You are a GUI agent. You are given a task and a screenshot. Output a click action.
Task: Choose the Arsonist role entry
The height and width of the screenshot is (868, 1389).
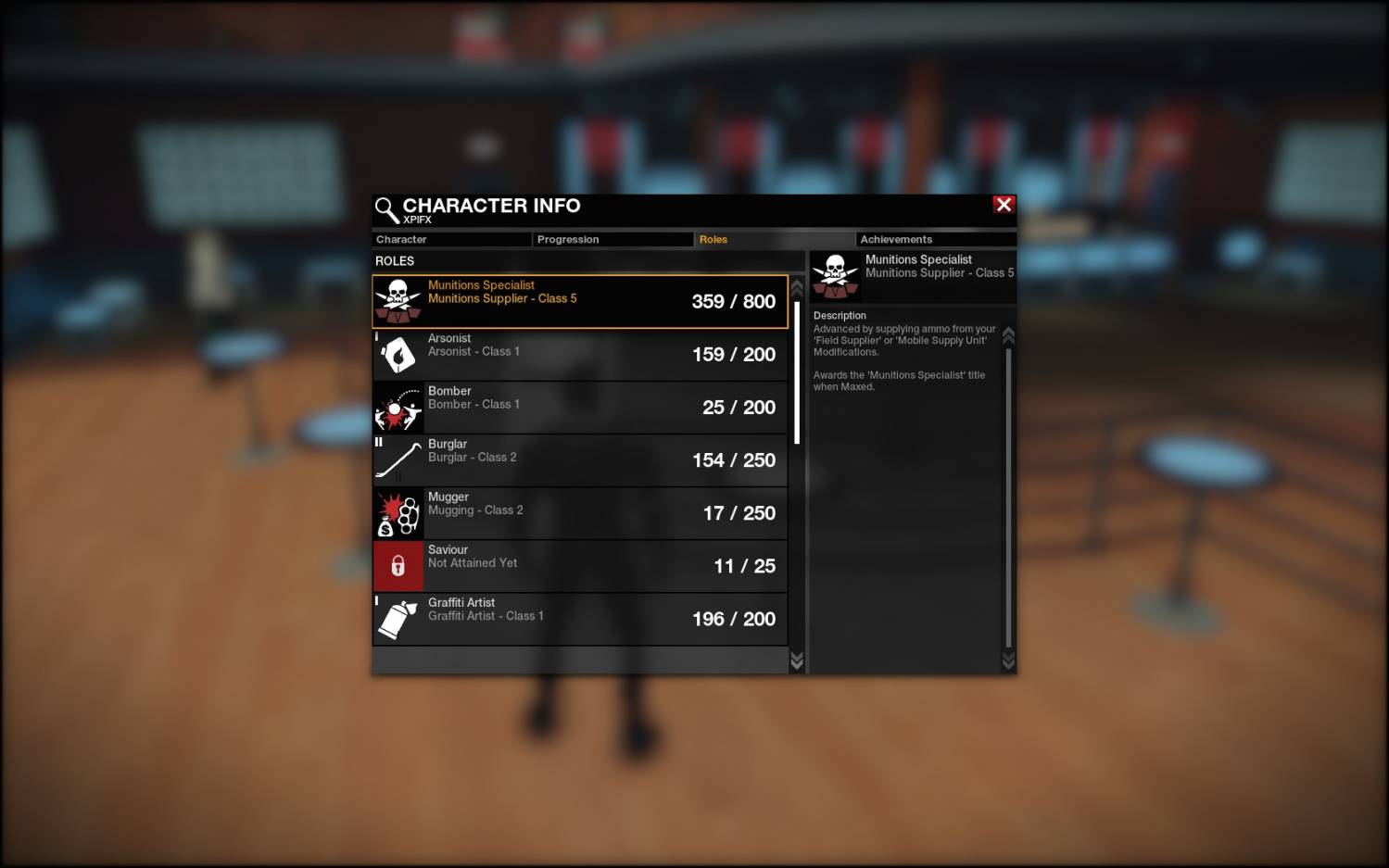(580, 355)
